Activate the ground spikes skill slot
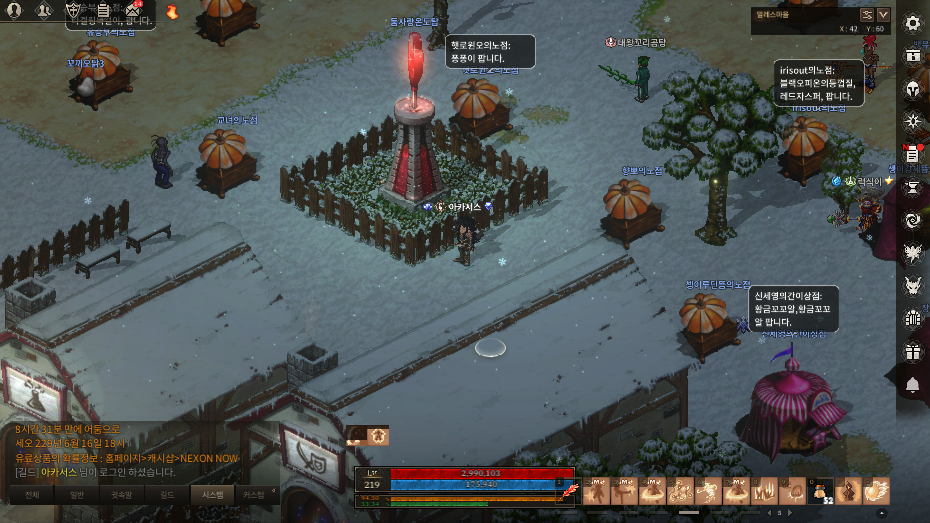 click(764, 491)
